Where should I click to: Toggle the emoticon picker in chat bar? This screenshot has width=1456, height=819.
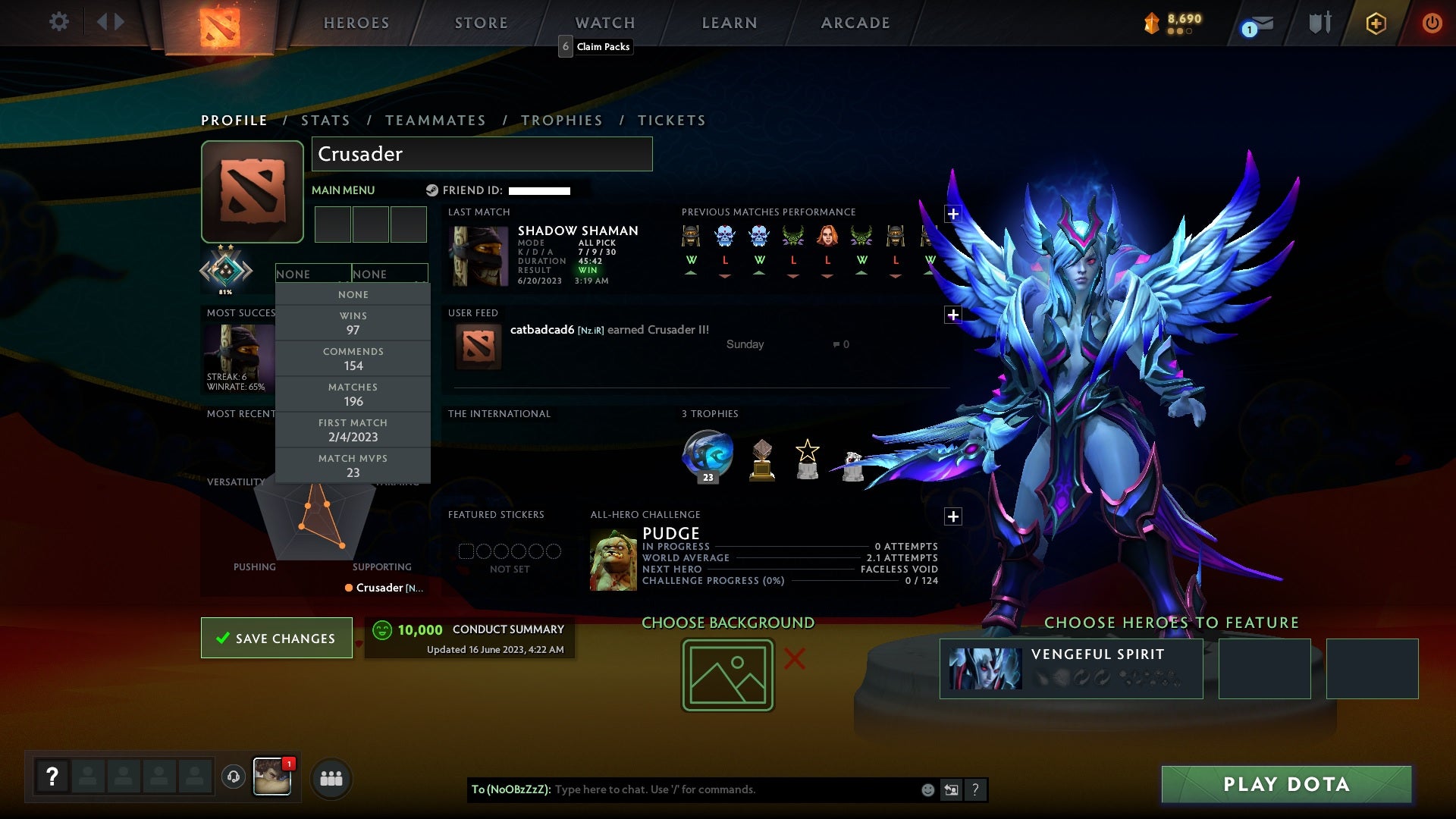point(927,789)
